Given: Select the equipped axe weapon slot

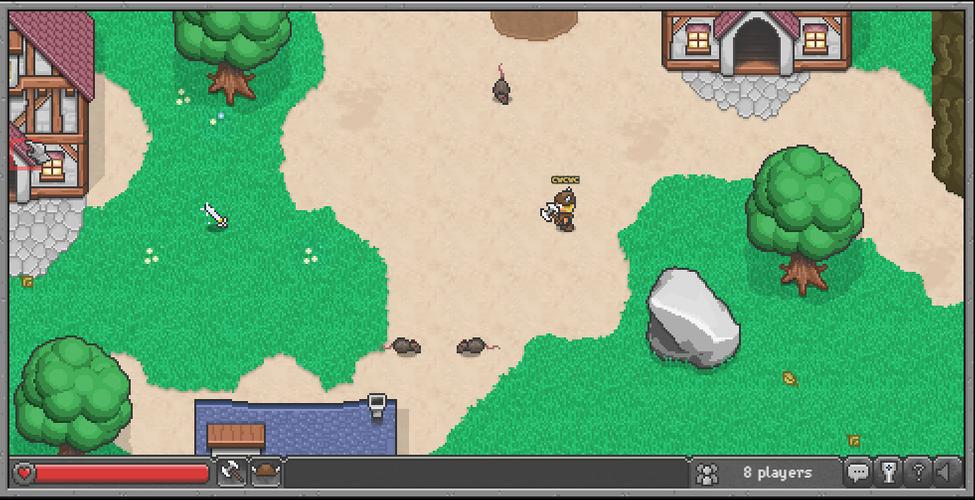Looking at the screenshot, I should [232, 472].
